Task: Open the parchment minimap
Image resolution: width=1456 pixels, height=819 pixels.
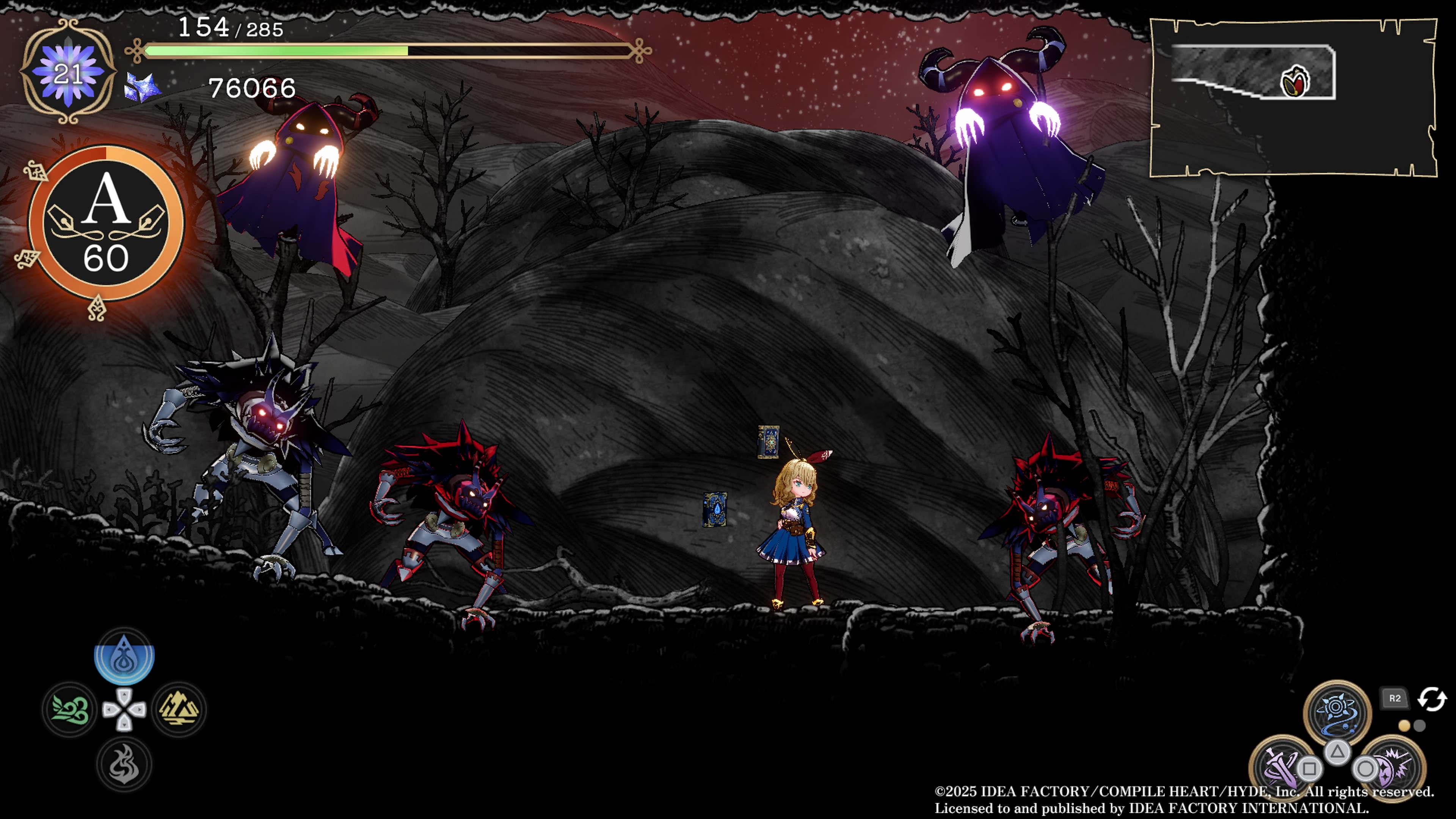Action: (x=1293, y=97)
